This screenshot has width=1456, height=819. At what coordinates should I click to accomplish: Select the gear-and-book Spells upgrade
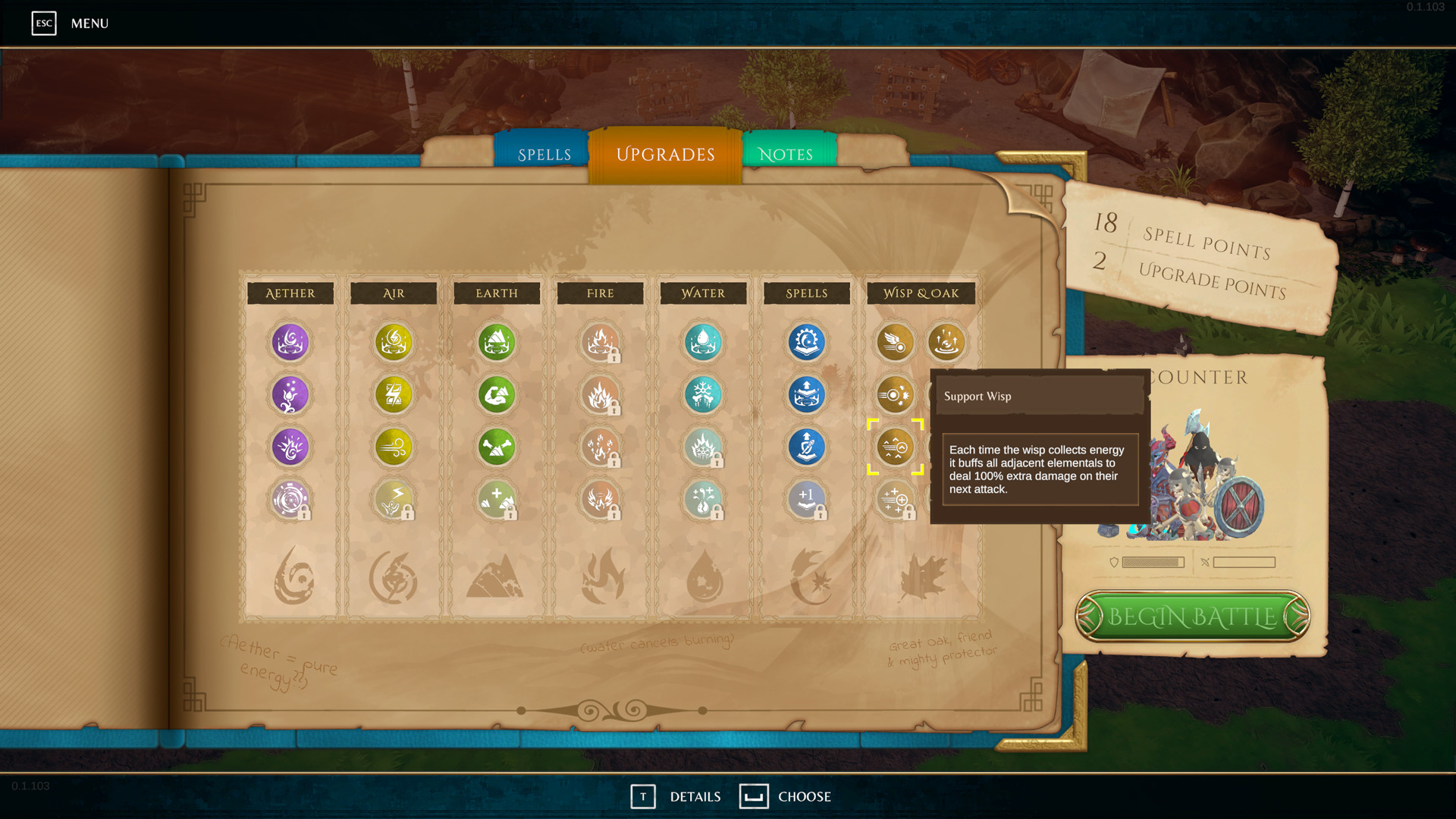(806, 343)
